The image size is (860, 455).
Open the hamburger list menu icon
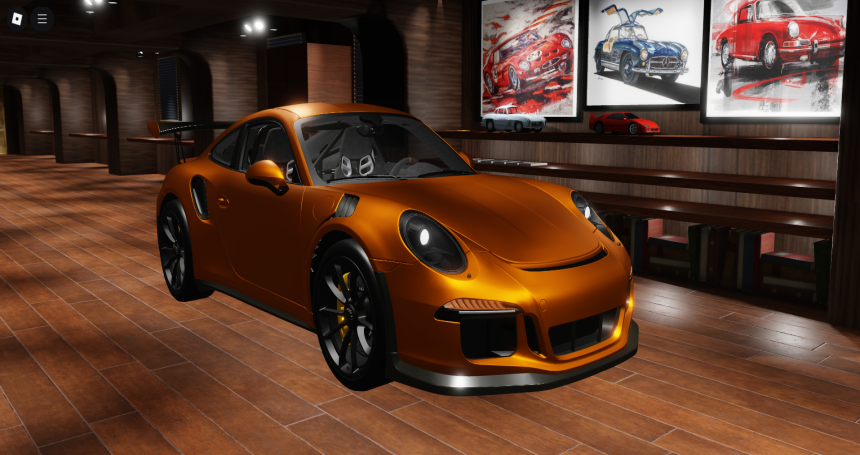click(41, 18)
